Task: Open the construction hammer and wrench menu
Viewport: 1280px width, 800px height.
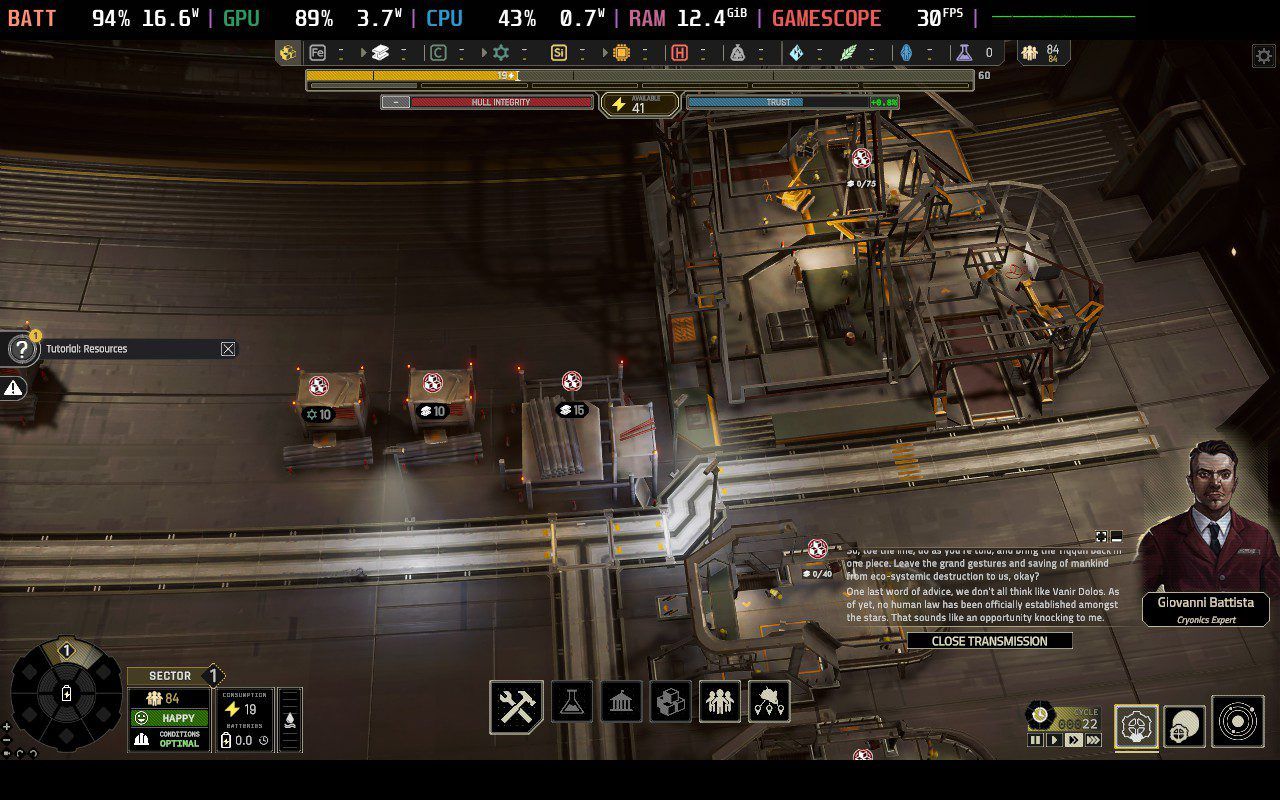Action: click(x=516, y=705)
